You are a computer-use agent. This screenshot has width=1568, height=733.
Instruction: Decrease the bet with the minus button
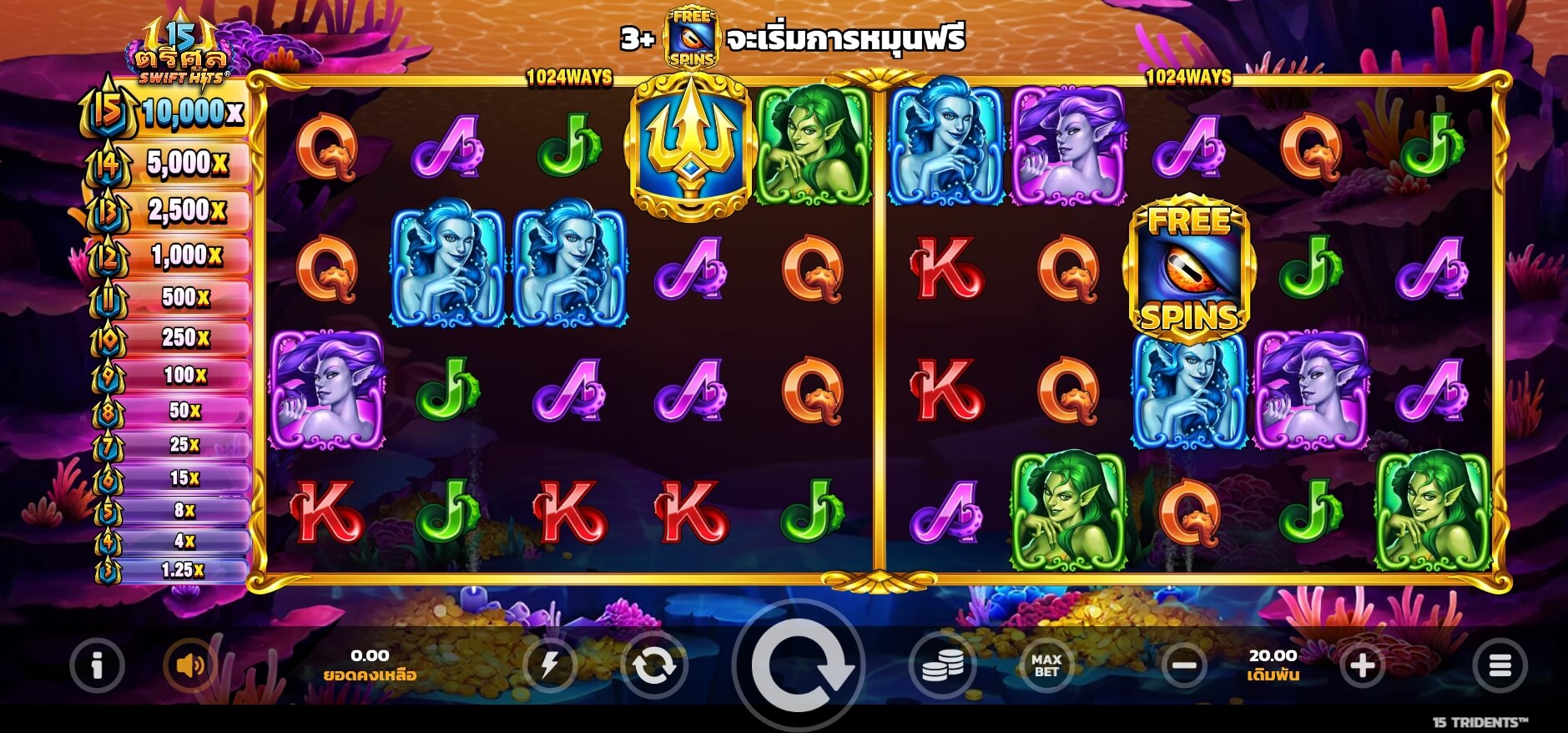click(x=1184, y=665)
